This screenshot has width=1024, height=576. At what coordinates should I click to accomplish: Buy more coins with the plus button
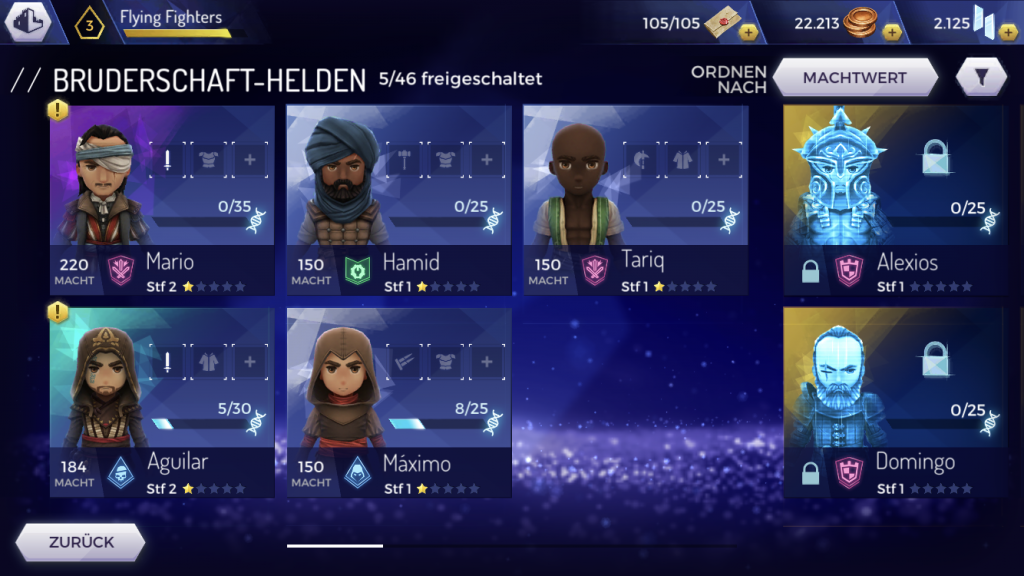click(892, 32)
